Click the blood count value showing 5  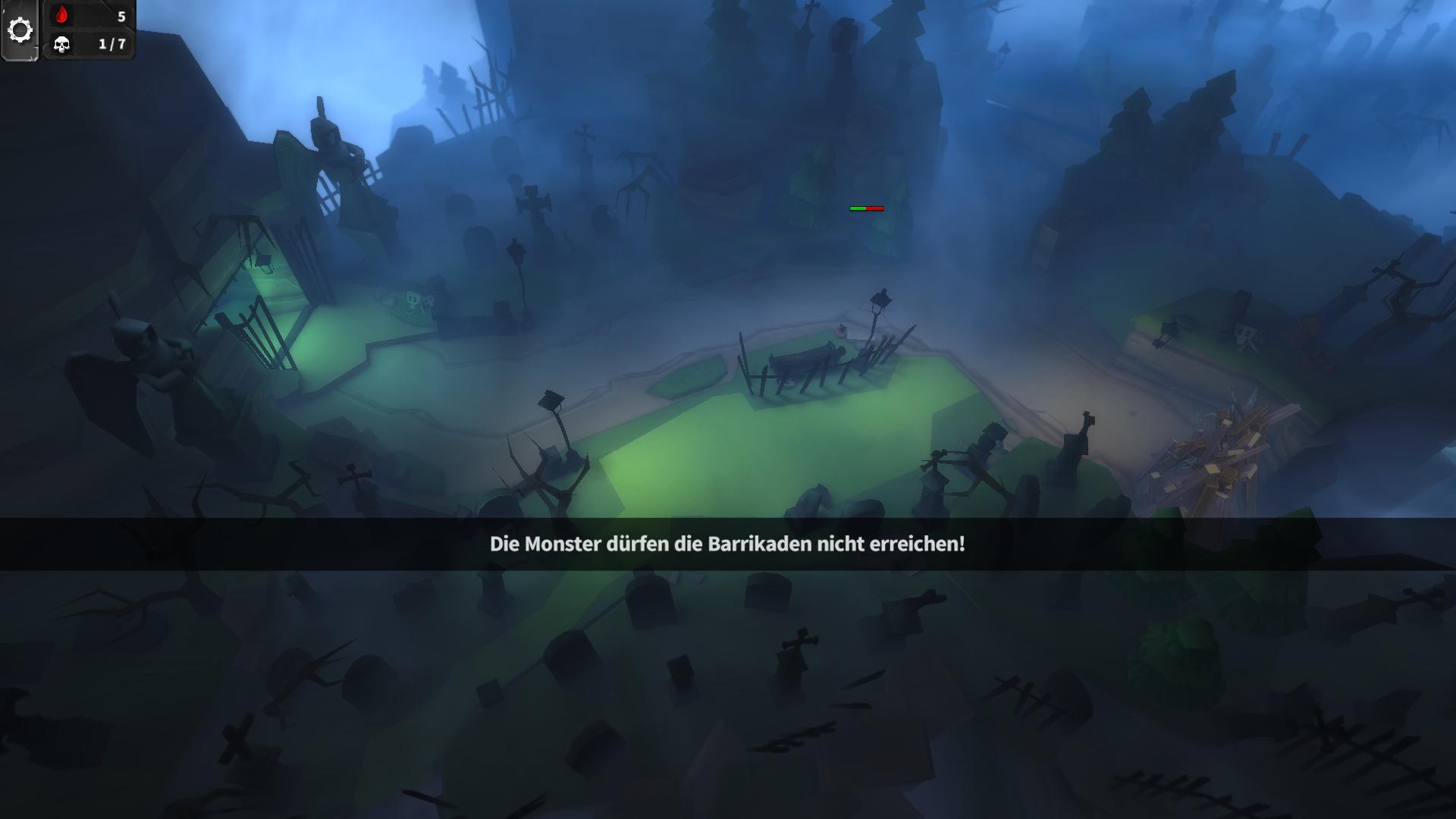pos(119,15)
